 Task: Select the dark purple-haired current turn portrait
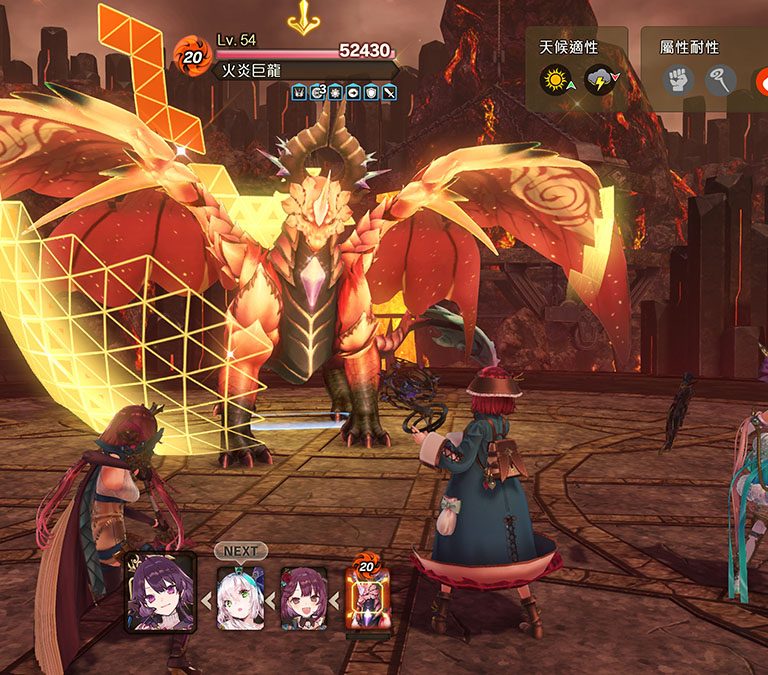[x=160, y=592]
